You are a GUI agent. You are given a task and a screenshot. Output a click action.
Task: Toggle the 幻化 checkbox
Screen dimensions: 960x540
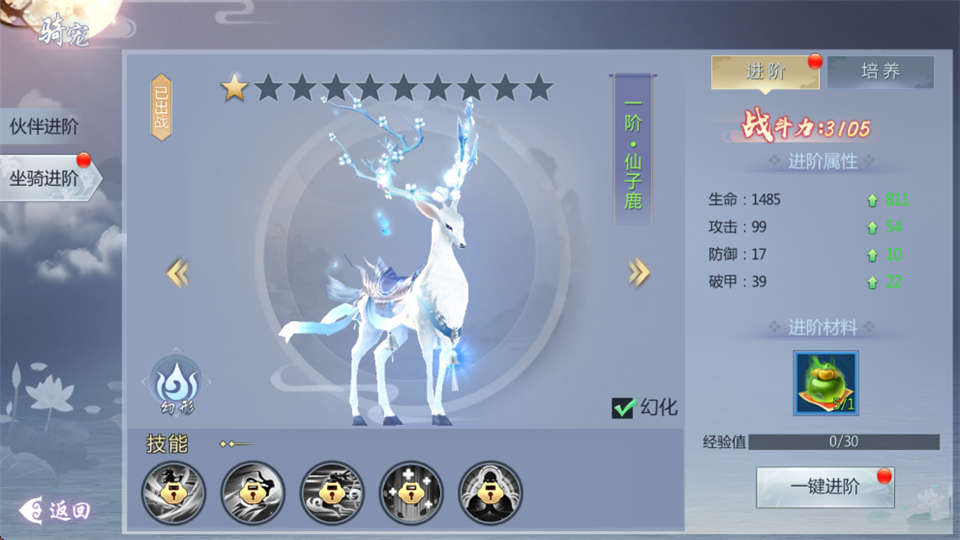[624, 408]
